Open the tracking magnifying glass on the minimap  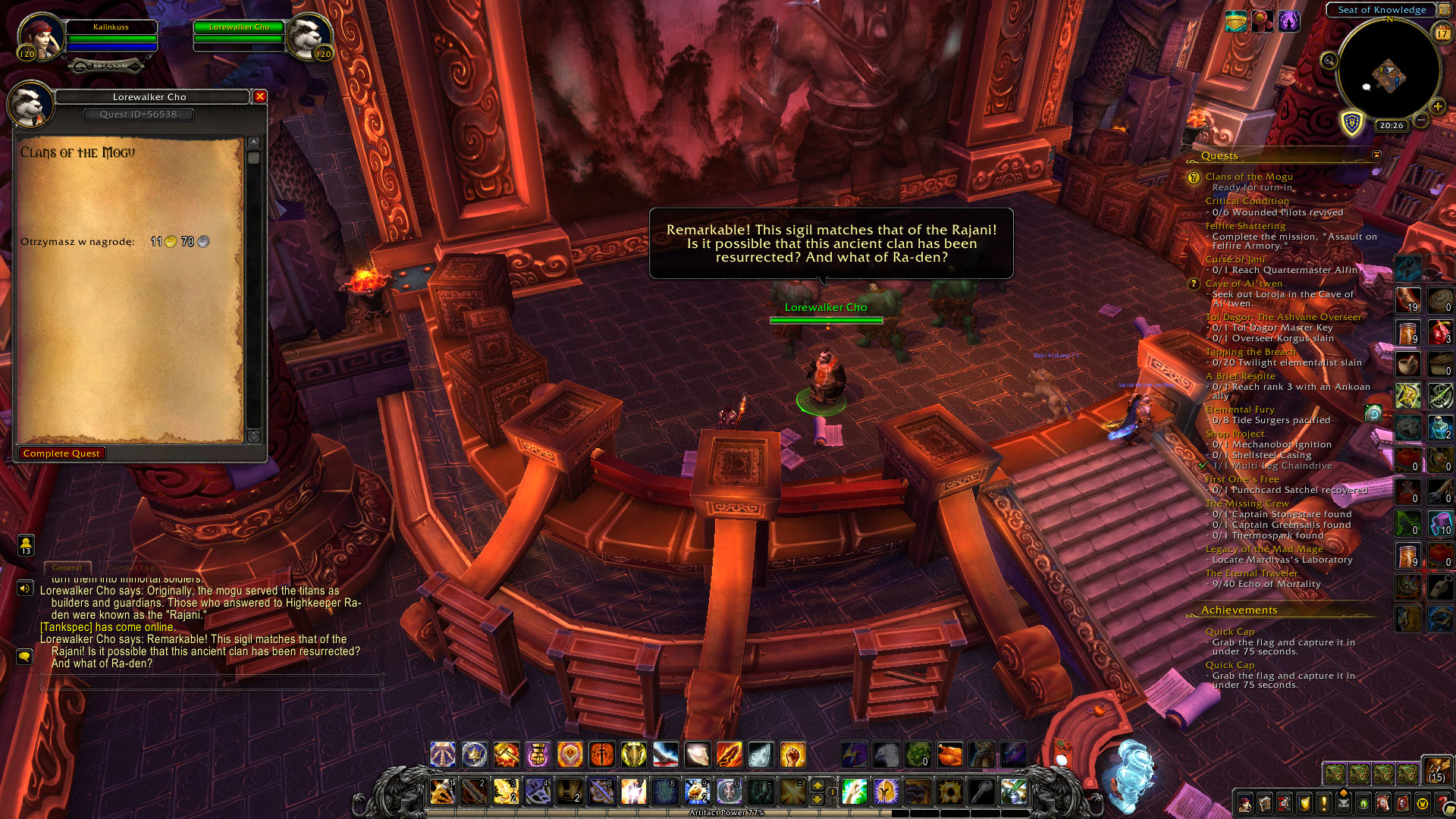click(1329, 61)
